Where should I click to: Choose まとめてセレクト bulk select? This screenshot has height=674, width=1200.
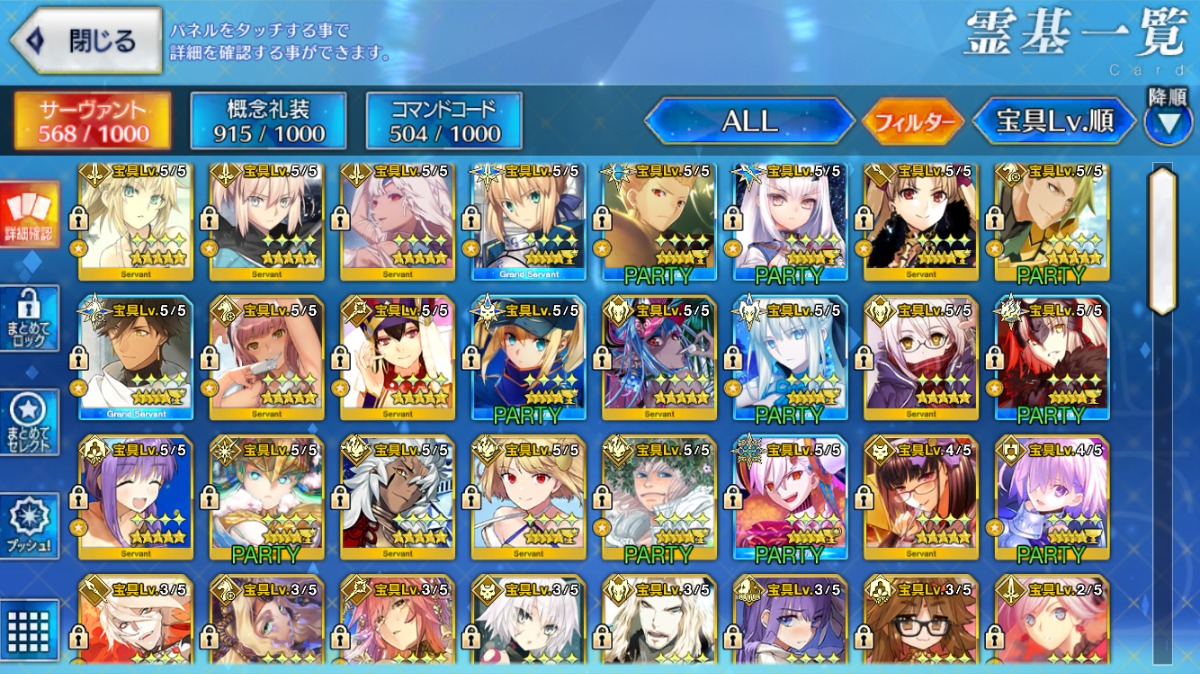29,422
